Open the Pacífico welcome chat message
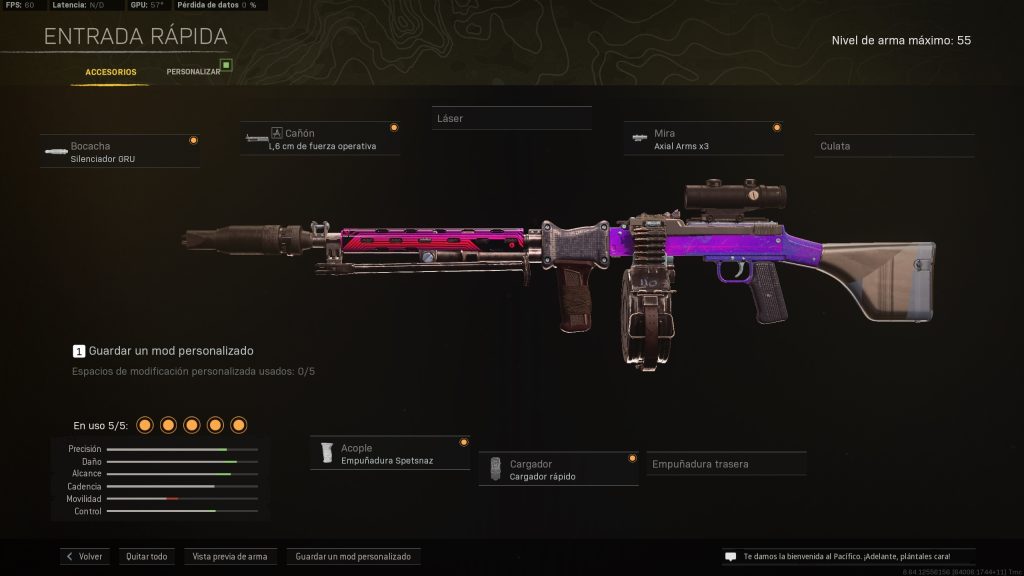This screenshot has width=1024, height=576. point(846,556)
